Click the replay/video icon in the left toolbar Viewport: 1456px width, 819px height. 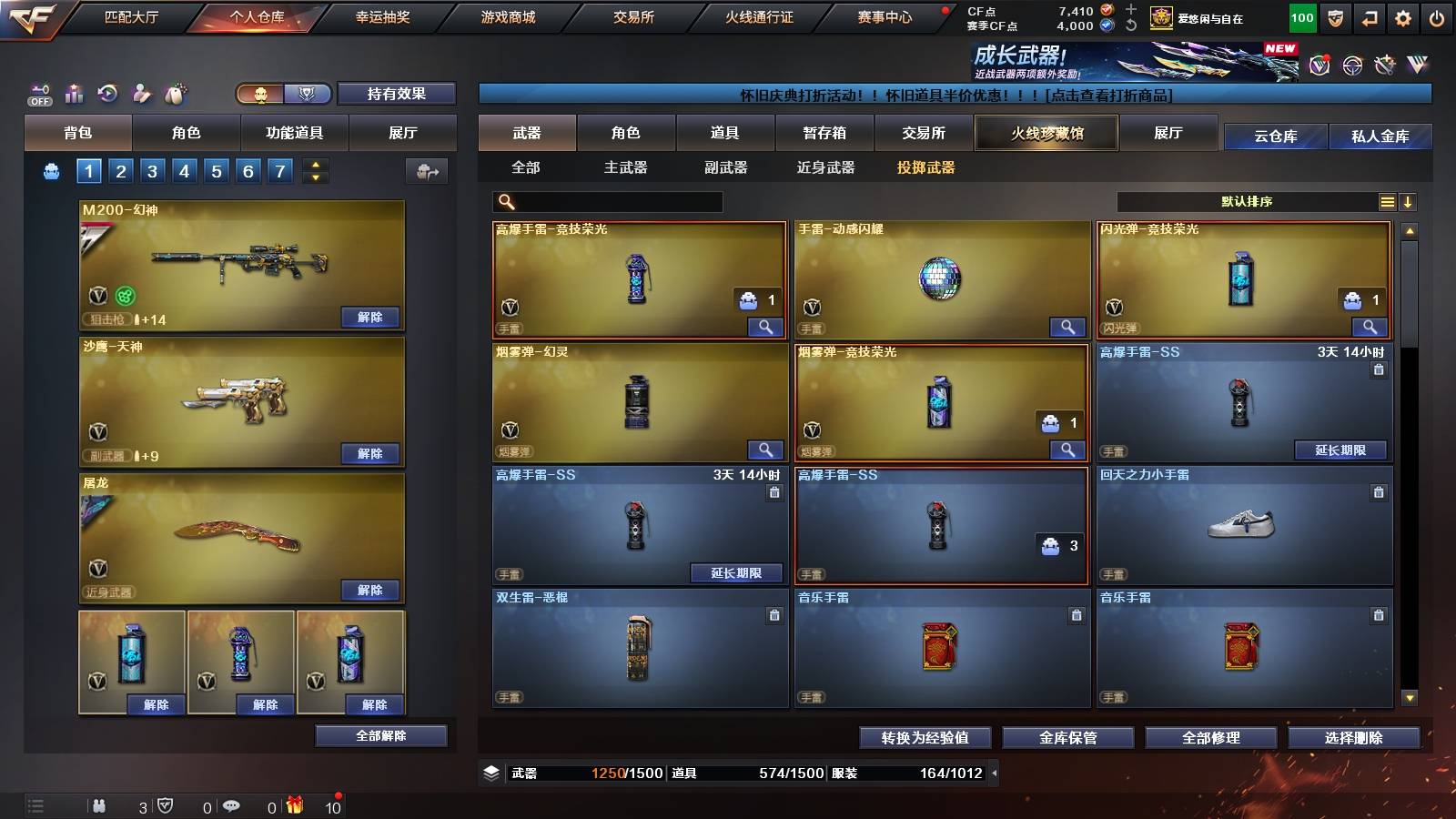[108, 91]
